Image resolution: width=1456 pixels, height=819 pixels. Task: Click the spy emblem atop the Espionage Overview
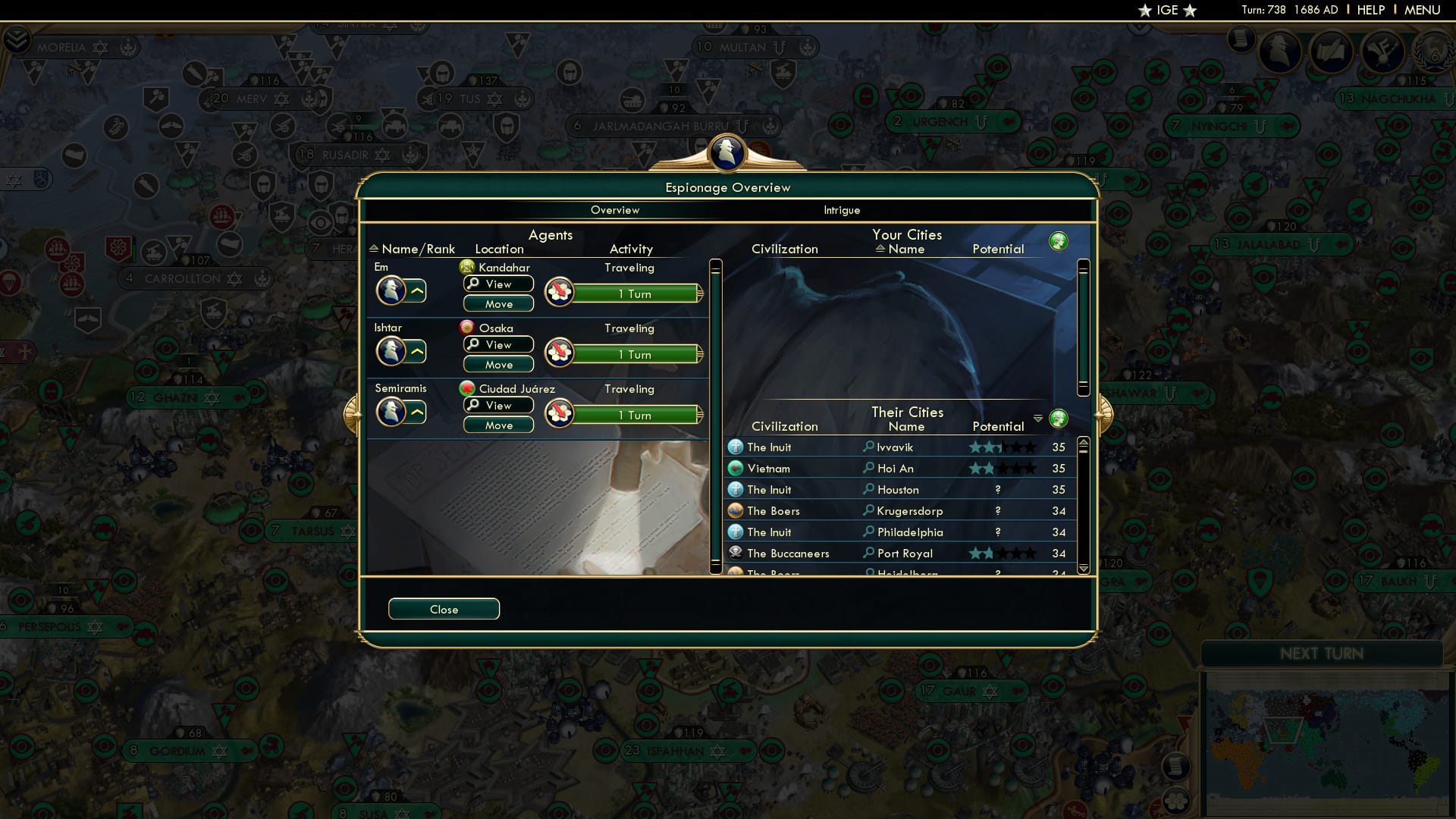click(726, 152)
